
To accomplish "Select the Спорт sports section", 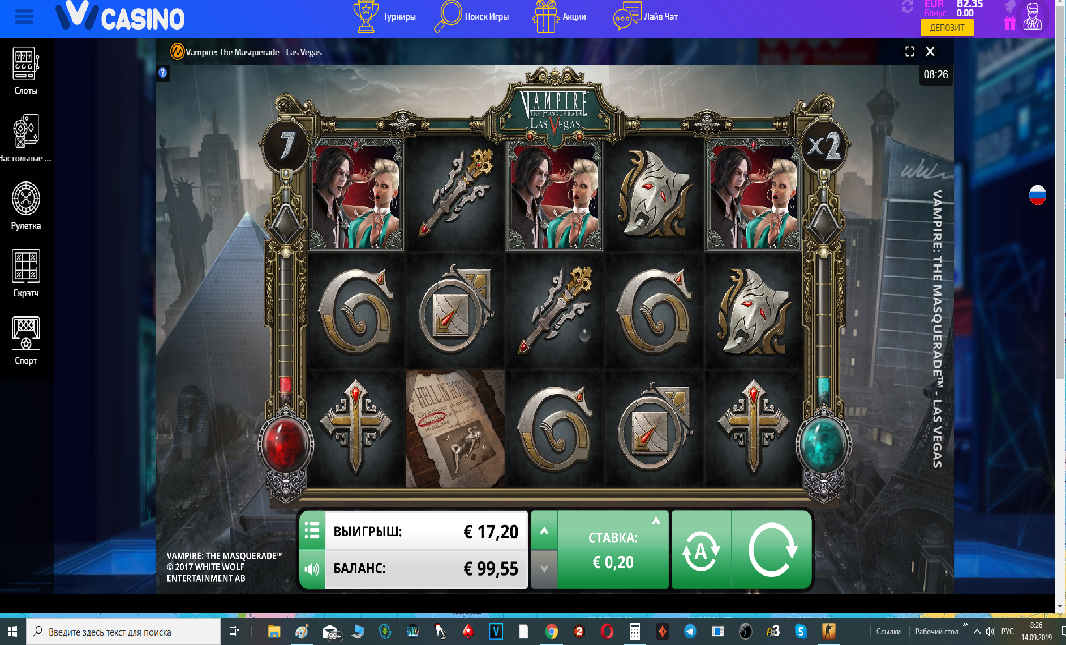I will tap(25, 340).
